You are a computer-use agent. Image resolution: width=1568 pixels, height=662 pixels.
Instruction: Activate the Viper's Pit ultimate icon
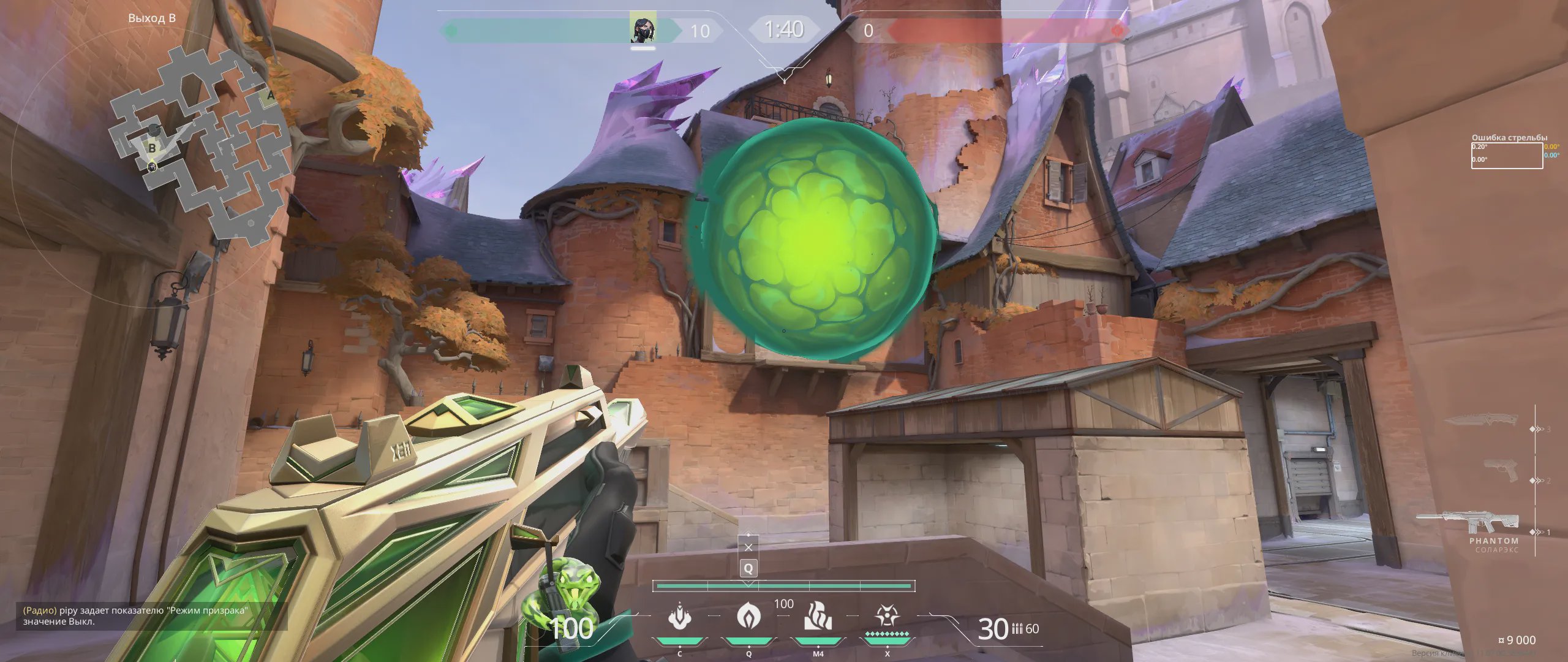(x=886, y=617)
